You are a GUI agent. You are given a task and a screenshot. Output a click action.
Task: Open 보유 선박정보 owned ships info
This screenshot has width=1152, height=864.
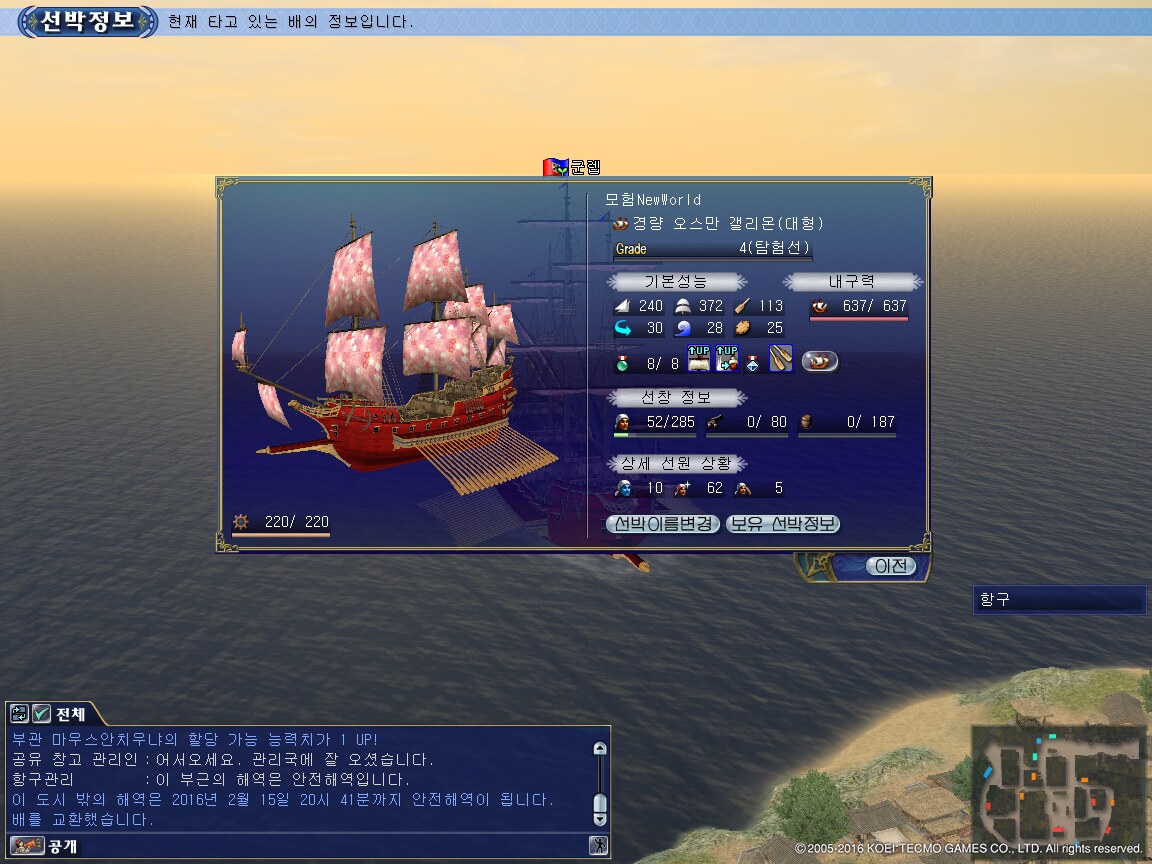coord(783,524)
